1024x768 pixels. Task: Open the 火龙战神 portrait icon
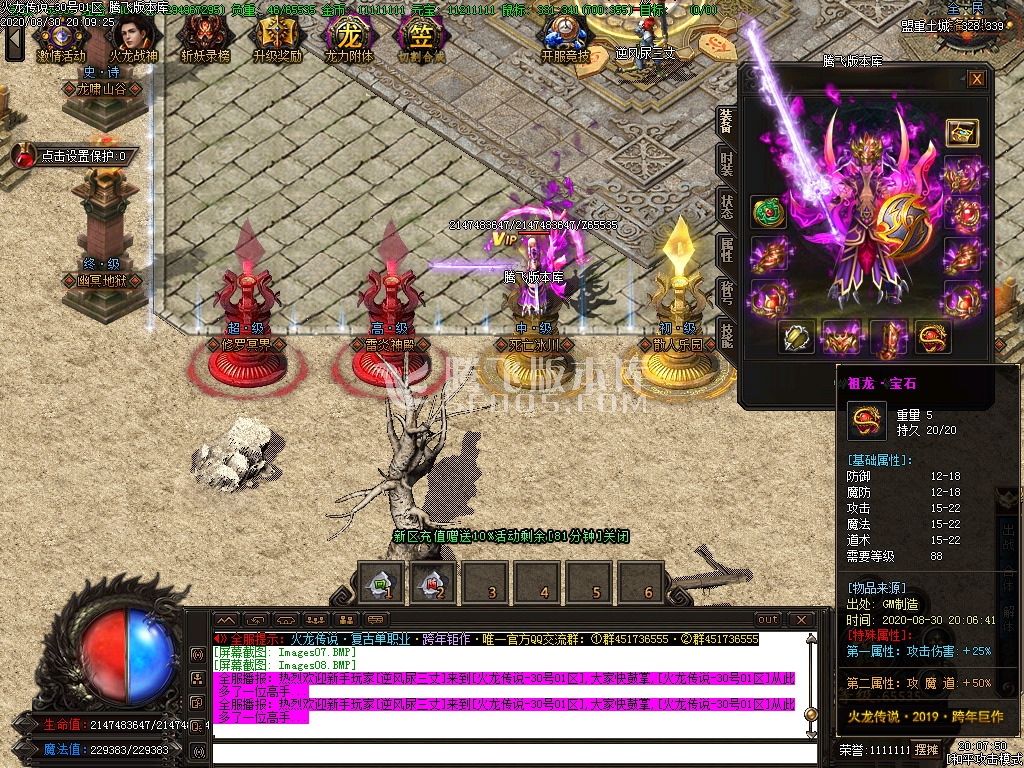[x=133, y=38]
